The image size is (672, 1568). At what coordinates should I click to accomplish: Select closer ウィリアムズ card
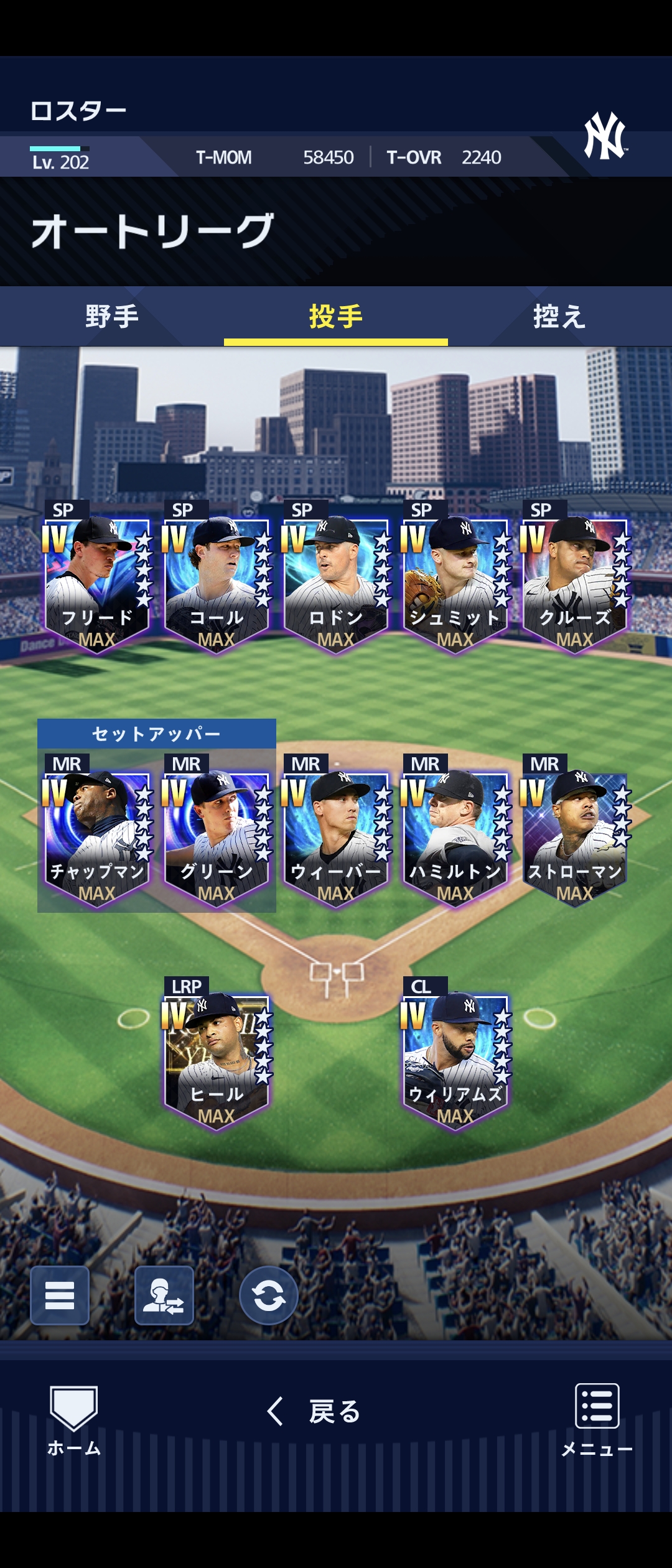pyautogui.click(x=455, y=1058)
